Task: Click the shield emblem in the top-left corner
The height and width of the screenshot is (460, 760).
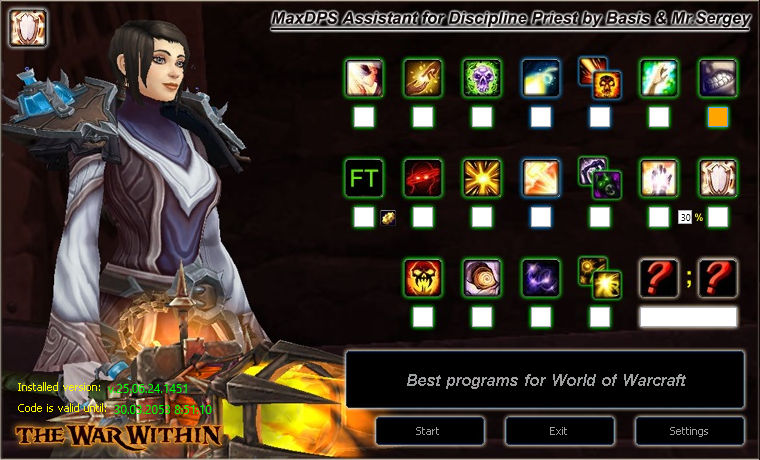Action: tap(24, 26)
